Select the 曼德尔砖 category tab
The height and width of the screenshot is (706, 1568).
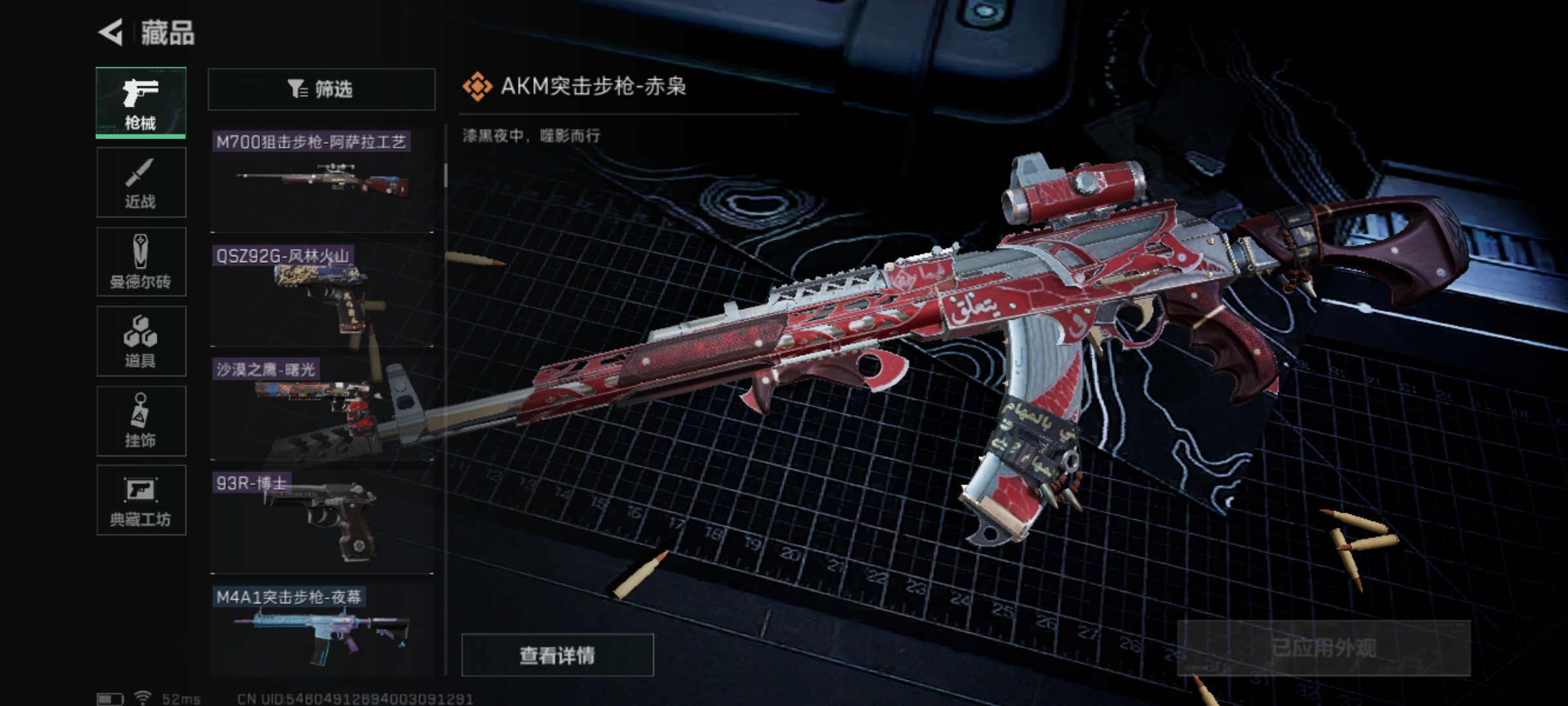tap(141, 262)
